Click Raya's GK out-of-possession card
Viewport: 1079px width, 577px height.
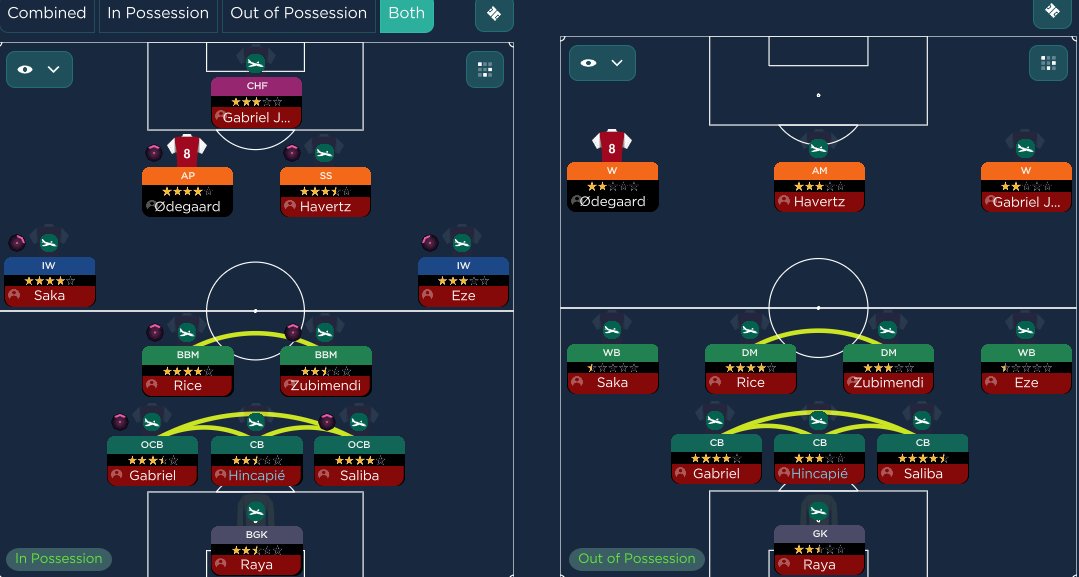click(x=819, y=550)
